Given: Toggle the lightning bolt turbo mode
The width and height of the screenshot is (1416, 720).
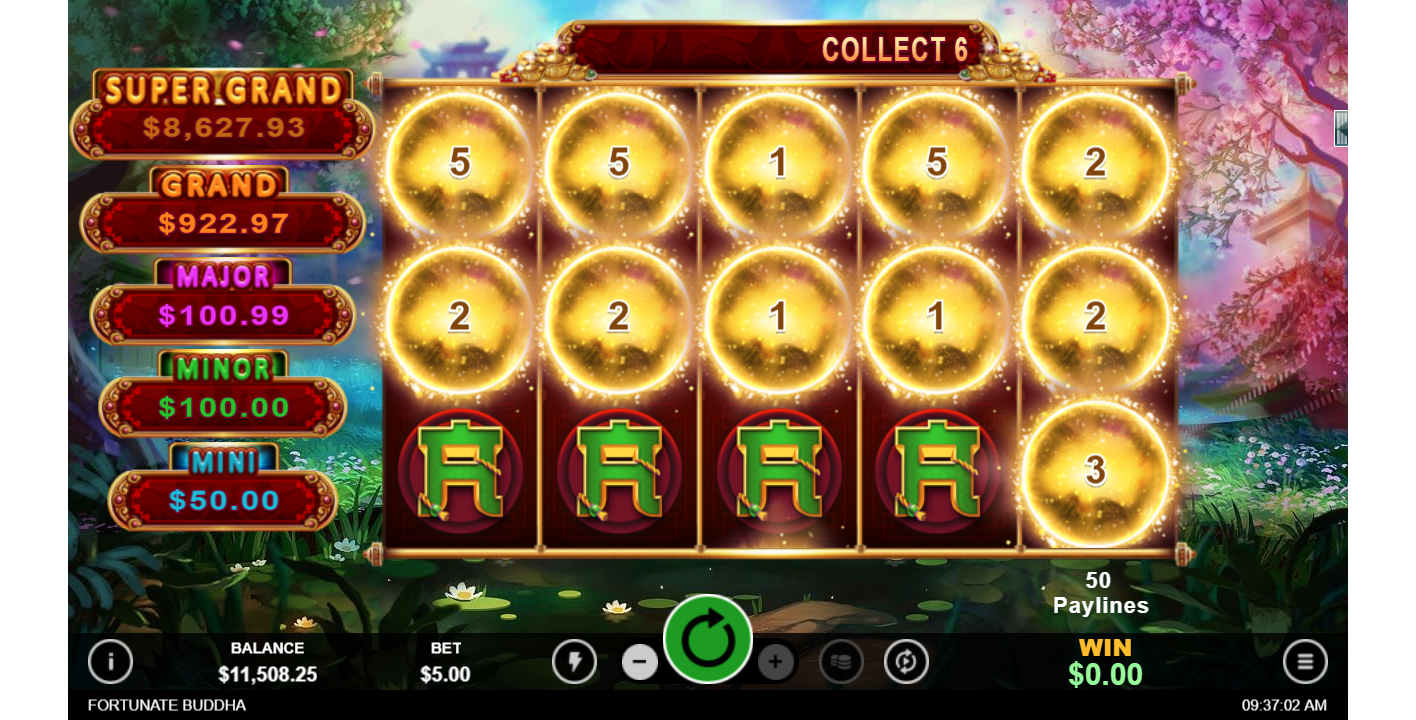Looking at the screenshot, I should coord(574,661).
